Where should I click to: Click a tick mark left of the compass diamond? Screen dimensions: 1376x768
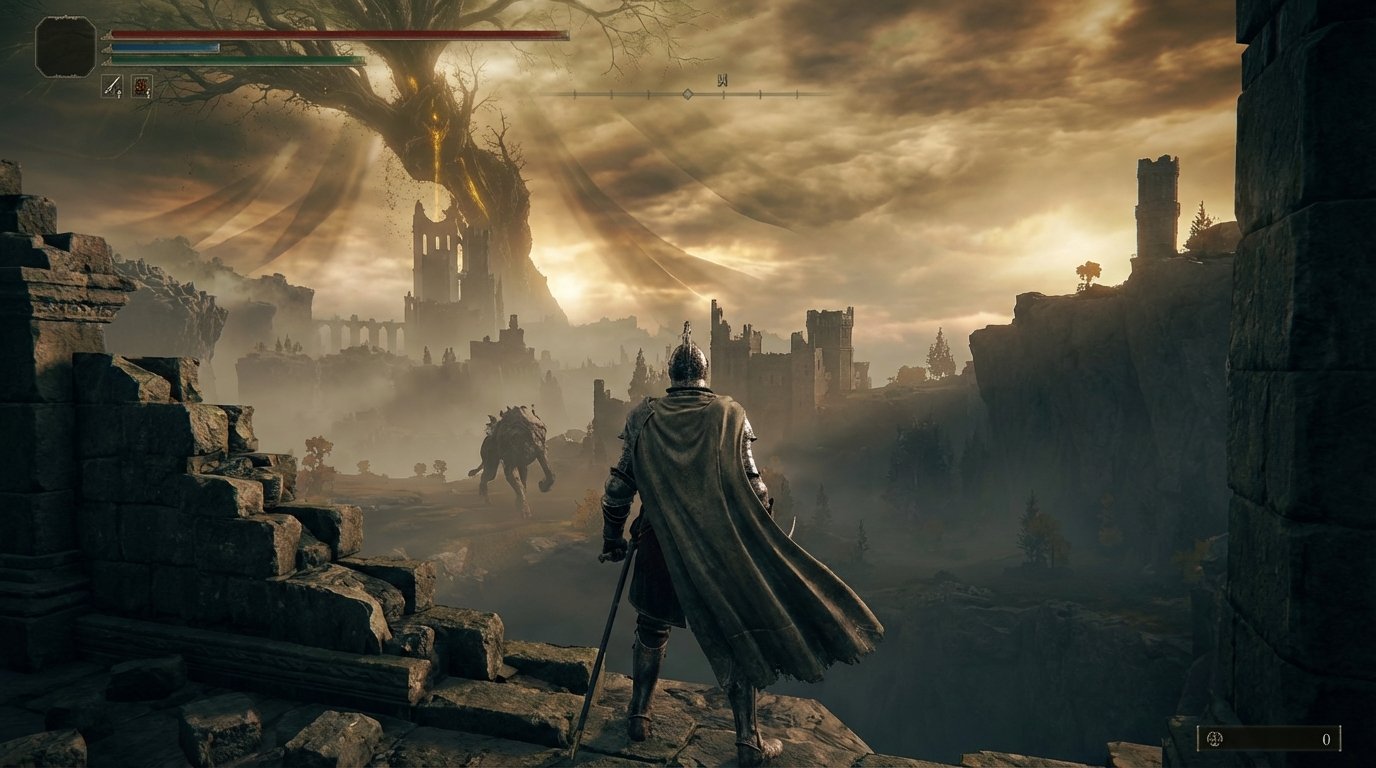click(648, 94)
